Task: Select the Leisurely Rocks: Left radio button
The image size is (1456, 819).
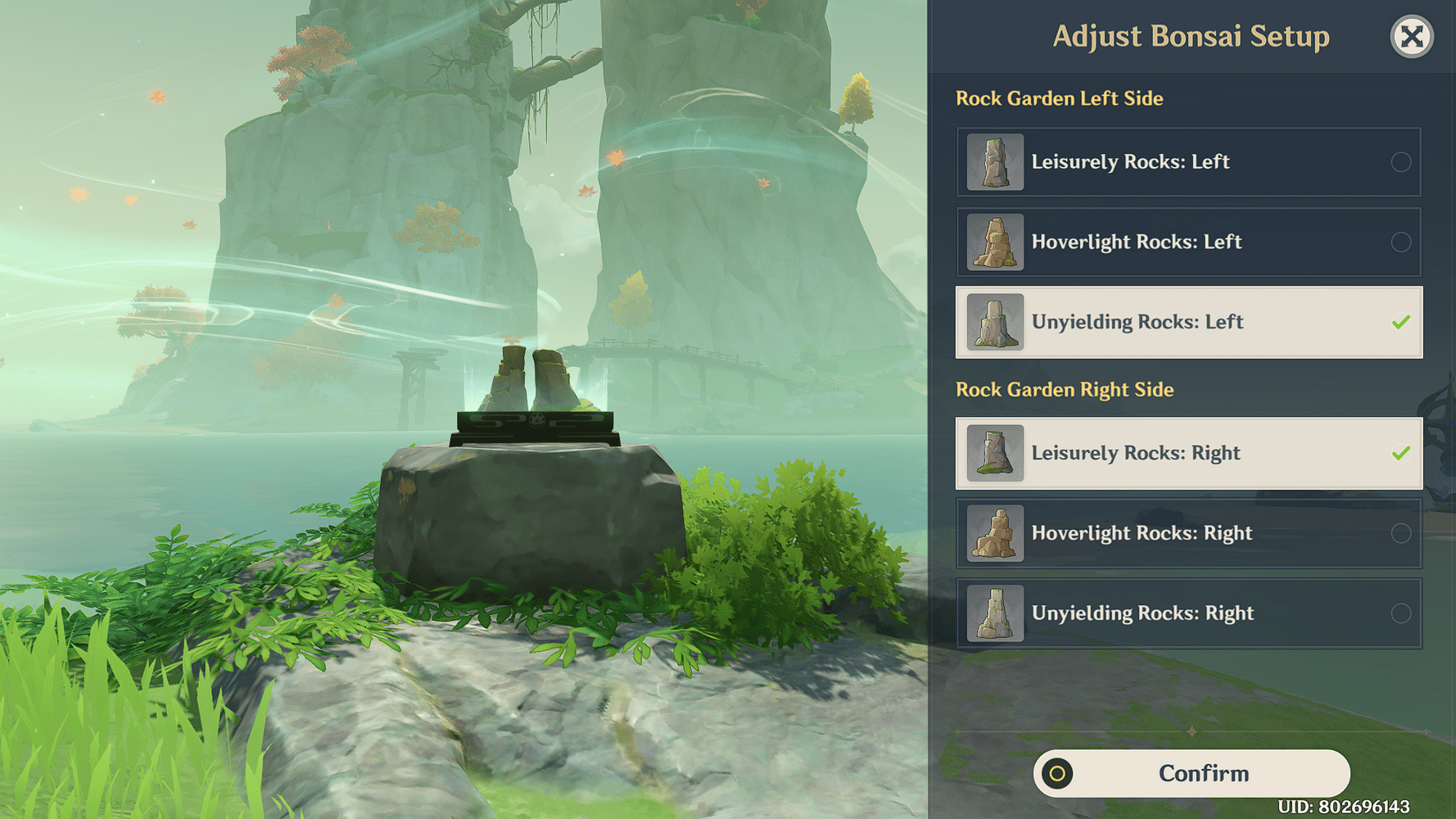Action: [1399, 161]
